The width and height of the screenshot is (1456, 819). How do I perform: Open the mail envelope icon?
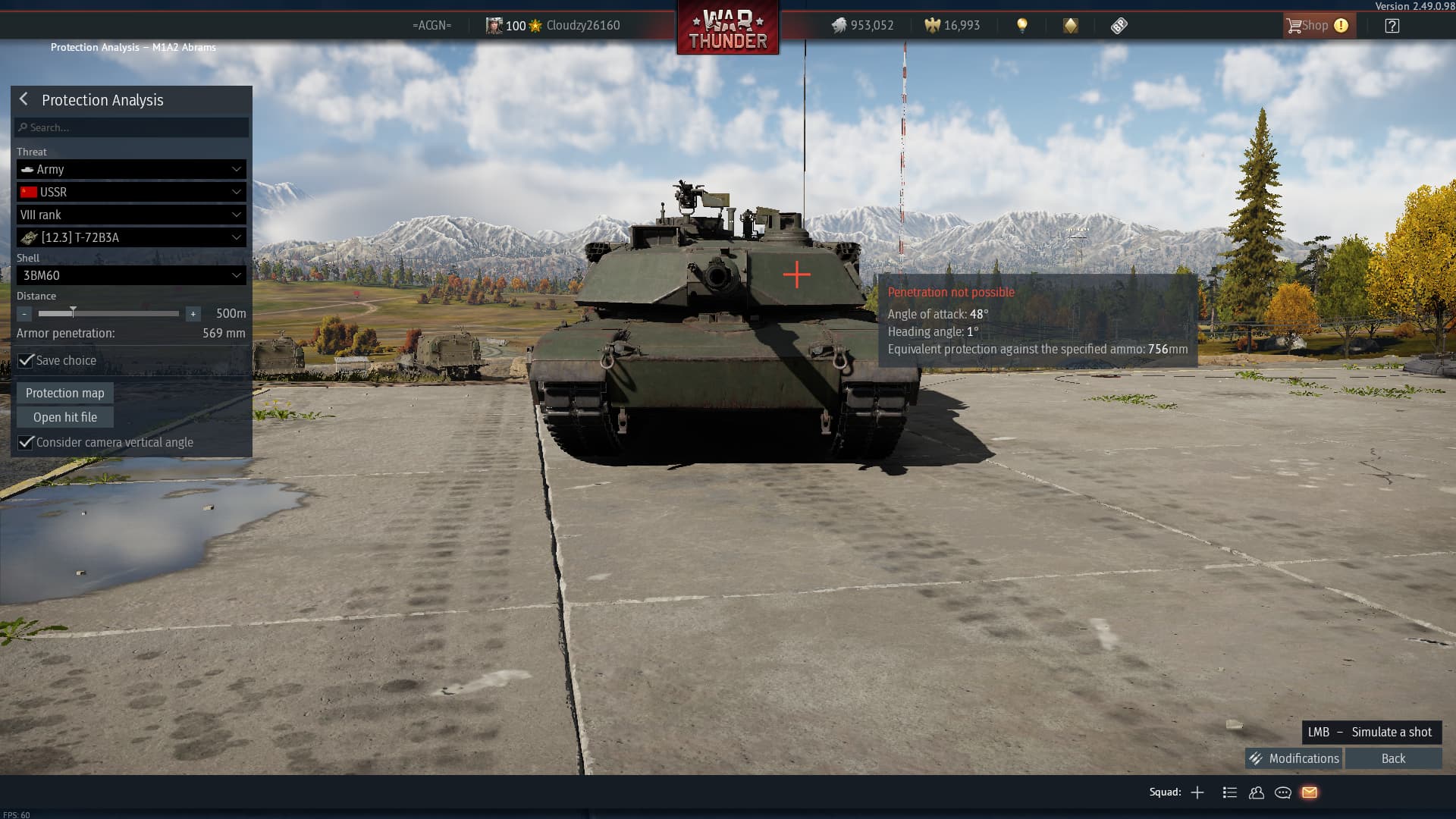coord(1310,792)
